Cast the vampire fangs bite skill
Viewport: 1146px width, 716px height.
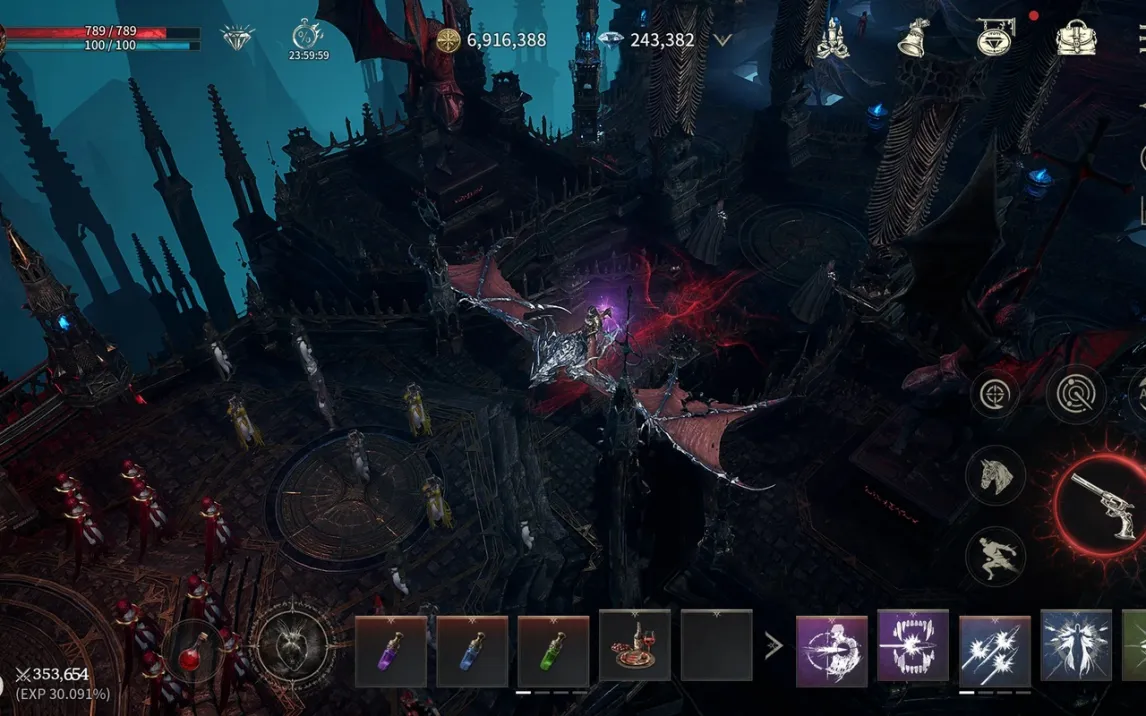[x=913, y=646]
